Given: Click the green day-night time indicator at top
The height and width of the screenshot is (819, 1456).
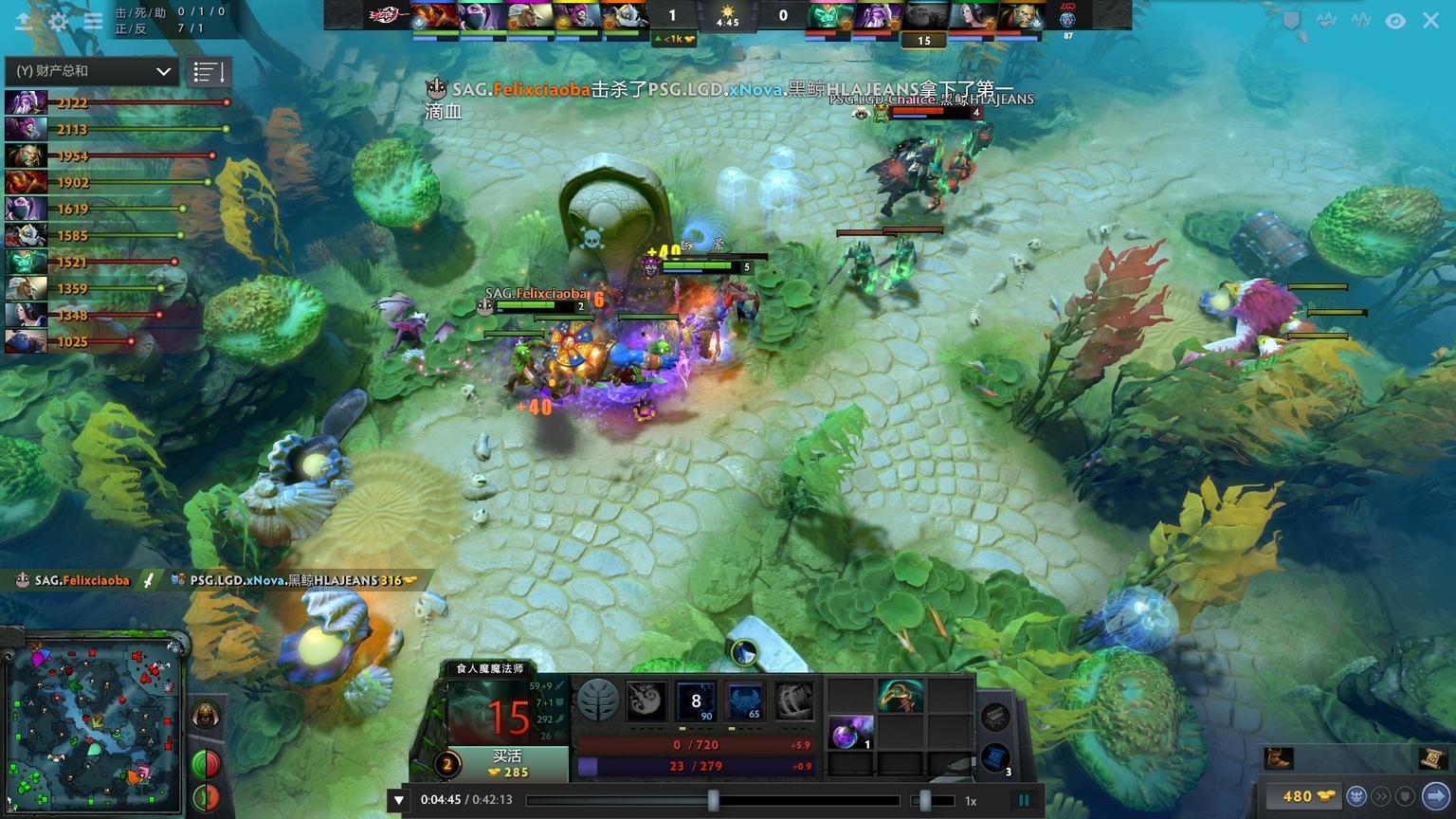Looking at the screenshot, I should click(x=727, y=15).
